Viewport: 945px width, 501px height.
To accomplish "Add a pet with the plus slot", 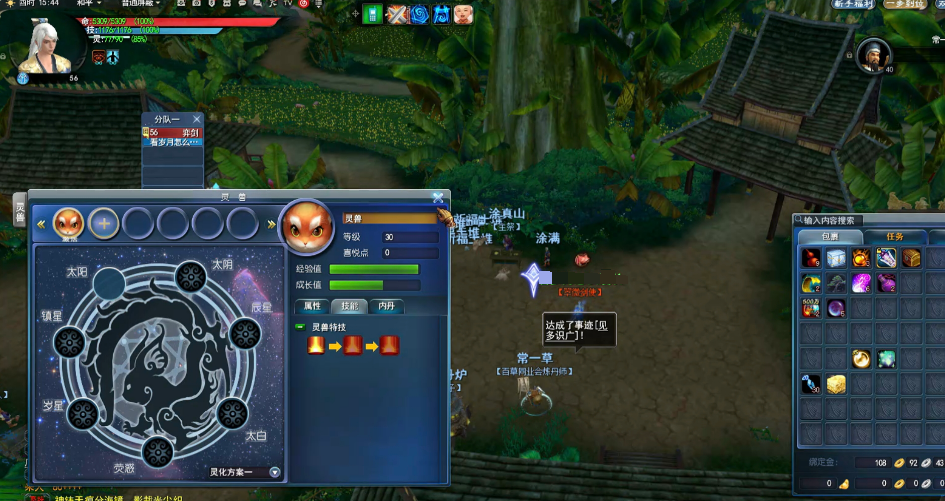I will tap(103, 223).
